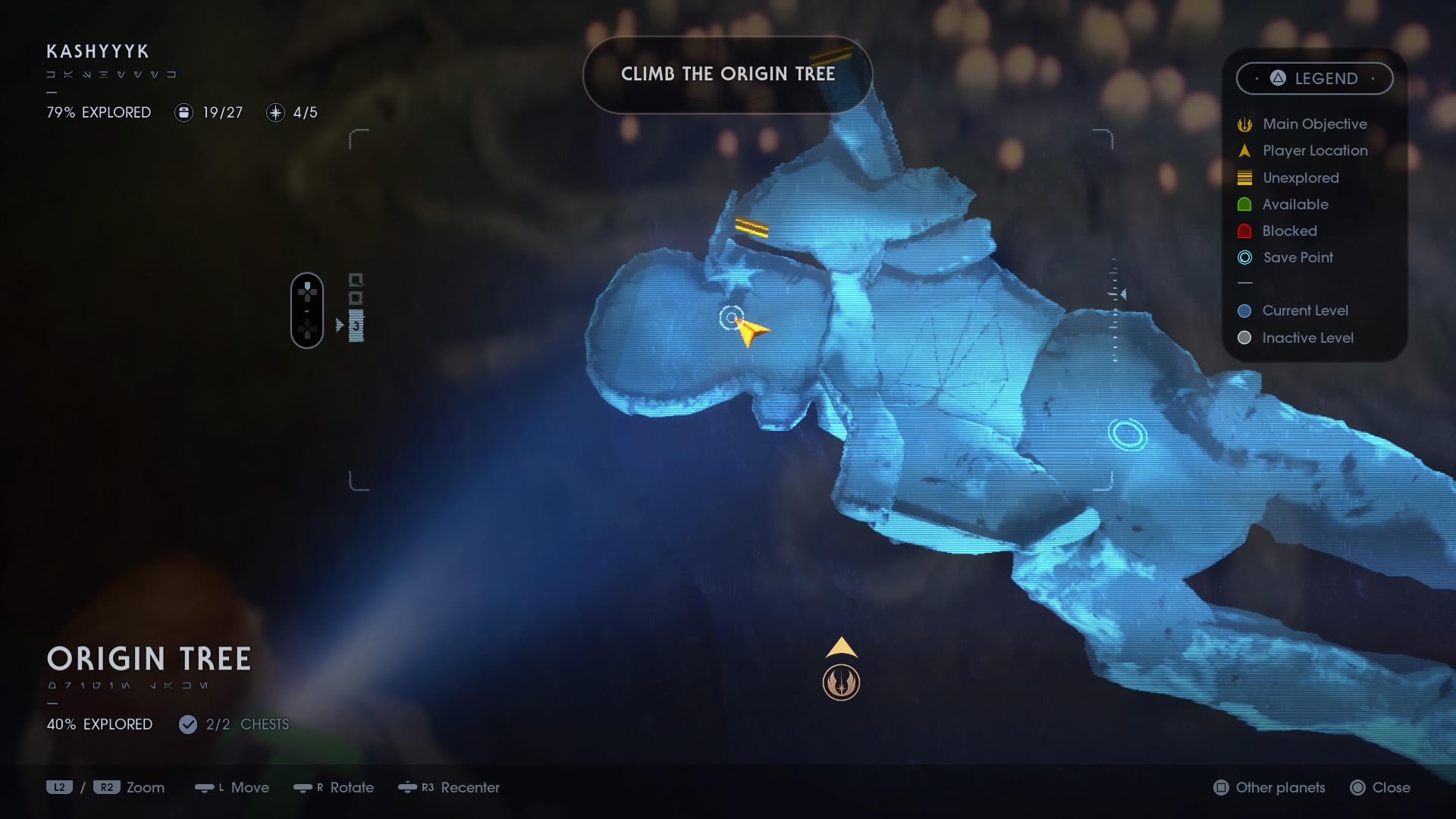Click the golden player arrow on the map
The width and height of the screenshot is (1456, 819).
click(x=749, y=331)
